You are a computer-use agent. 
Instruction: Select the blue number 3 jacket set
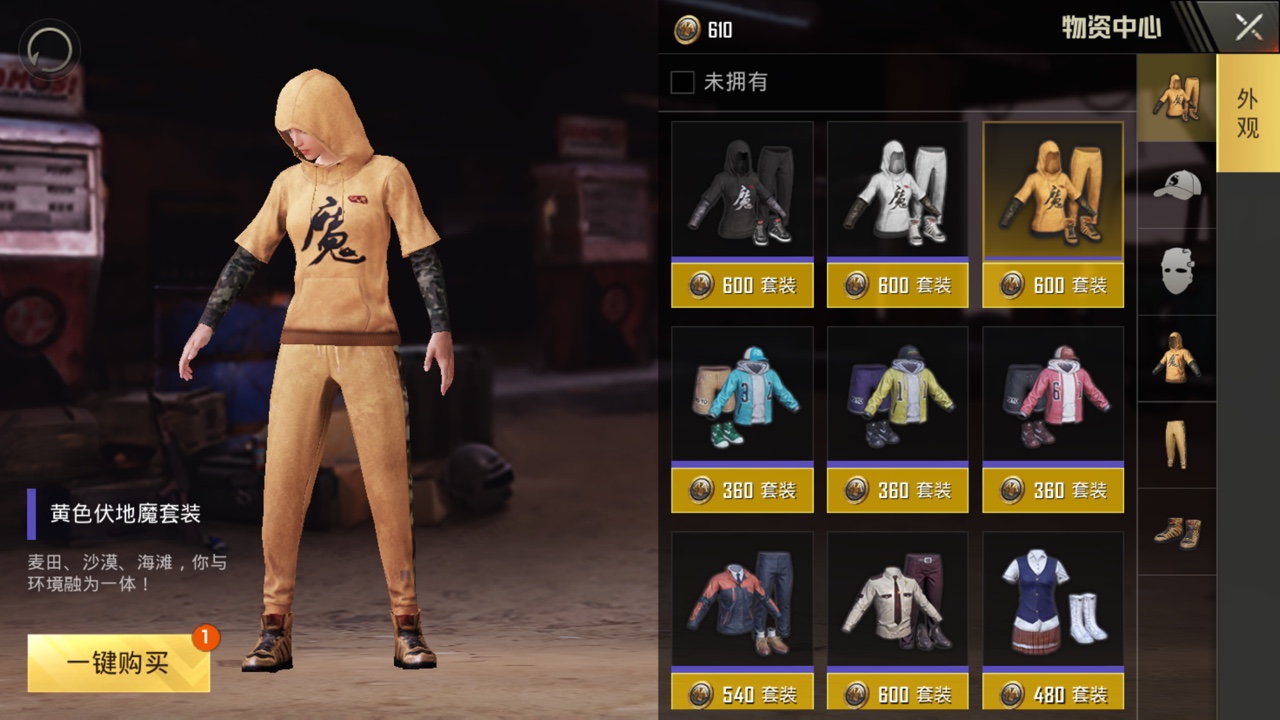(742, 395)
